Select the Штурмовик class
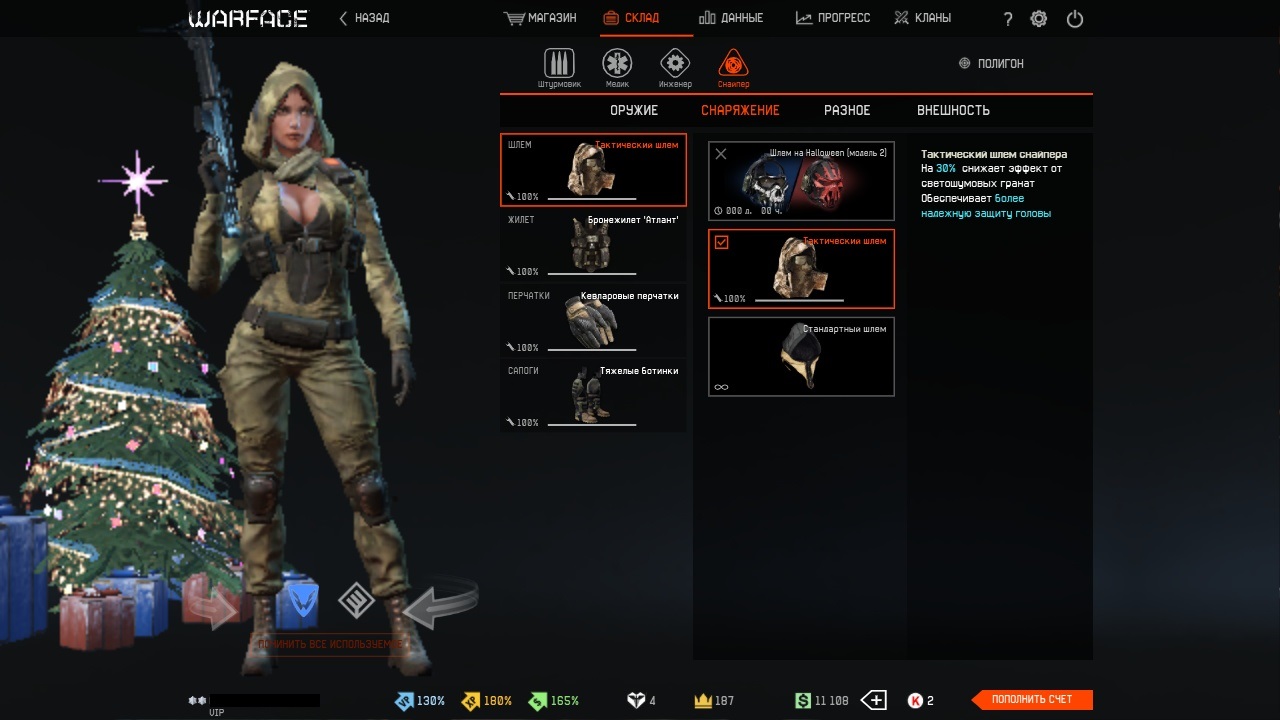Screen dimensions: 1280x720 [559, 67]
